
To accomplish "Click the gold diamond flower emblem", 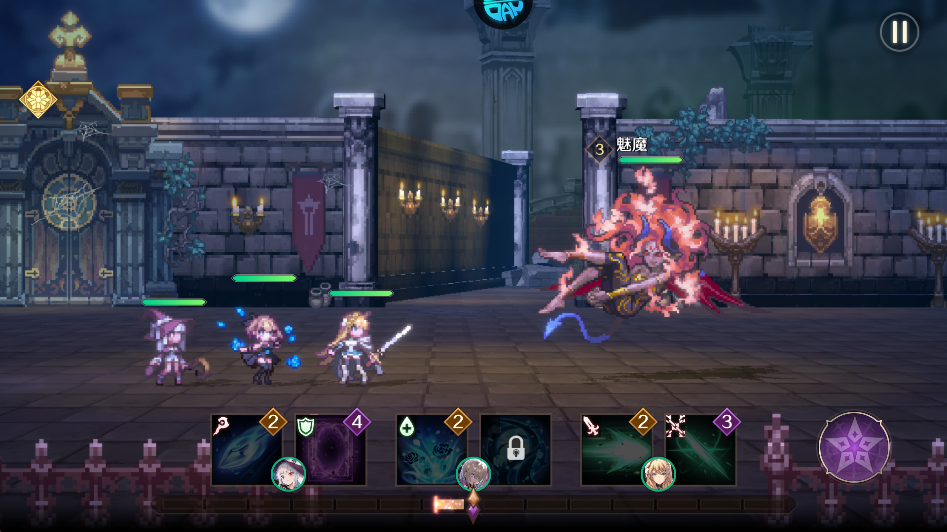I will (38, 99).
